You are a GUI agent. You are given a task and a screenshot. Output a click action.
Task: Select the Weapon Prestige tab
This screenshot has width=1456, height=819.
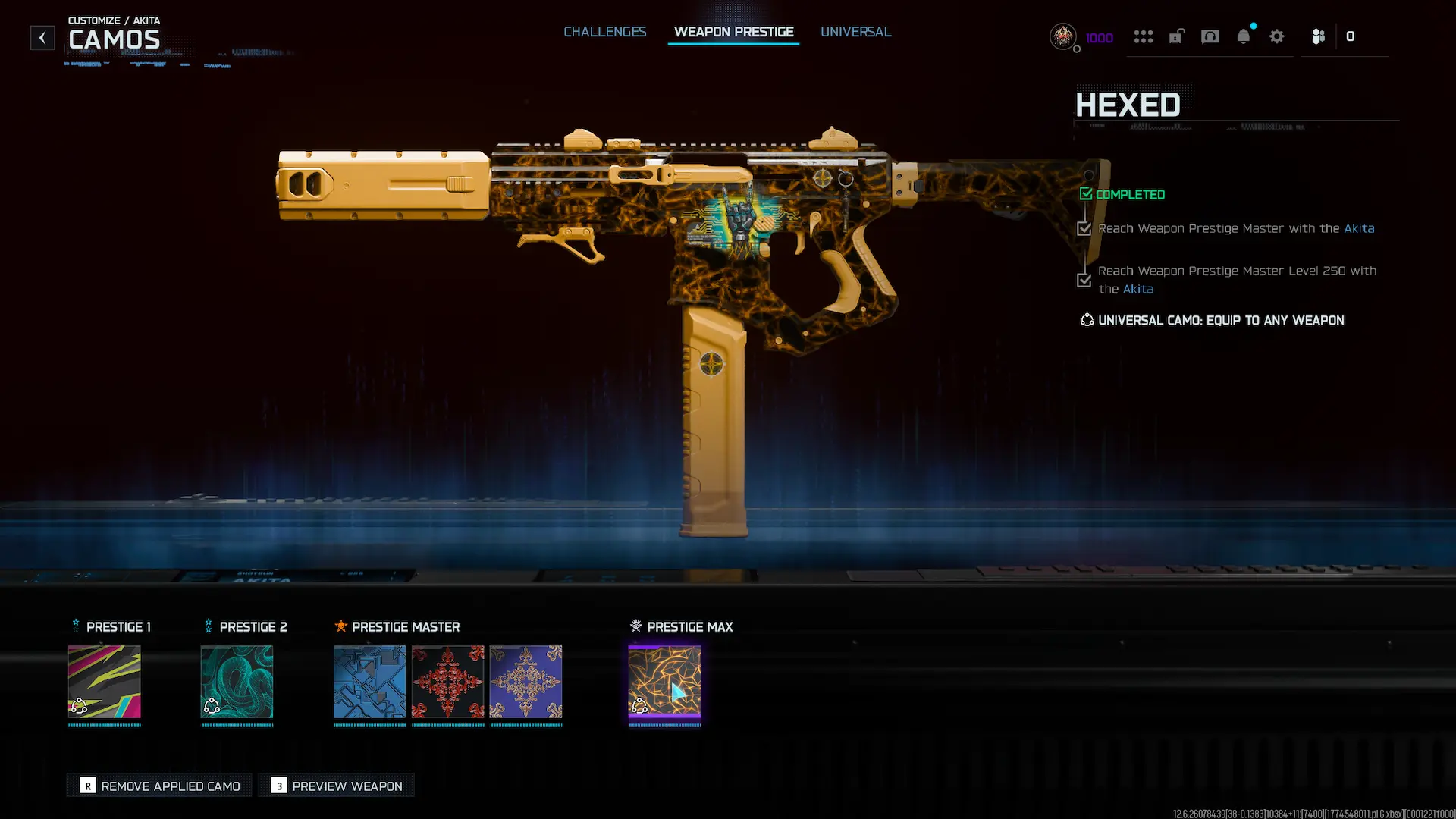[733, 32]
